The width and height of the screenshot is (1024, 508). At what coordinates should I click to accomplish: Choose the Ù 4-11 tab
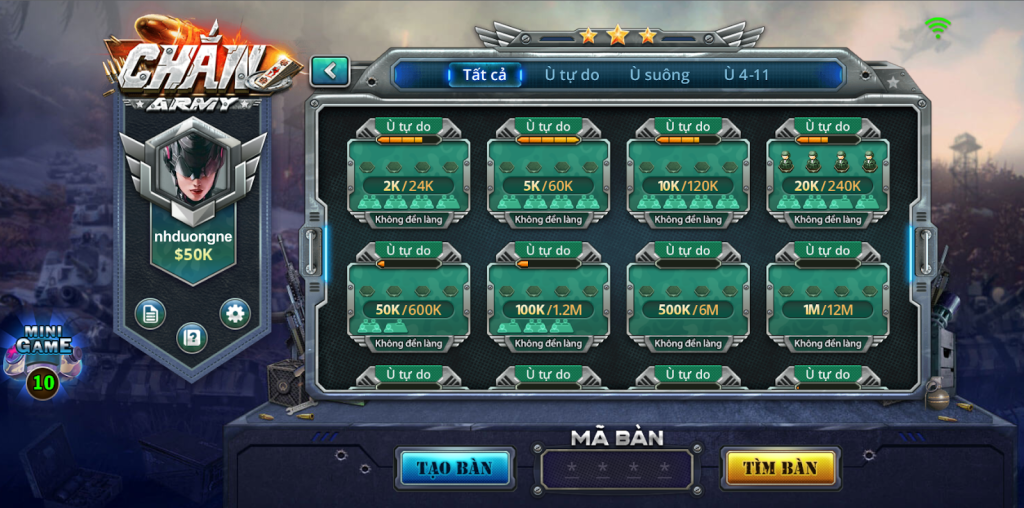coord(747,75)
